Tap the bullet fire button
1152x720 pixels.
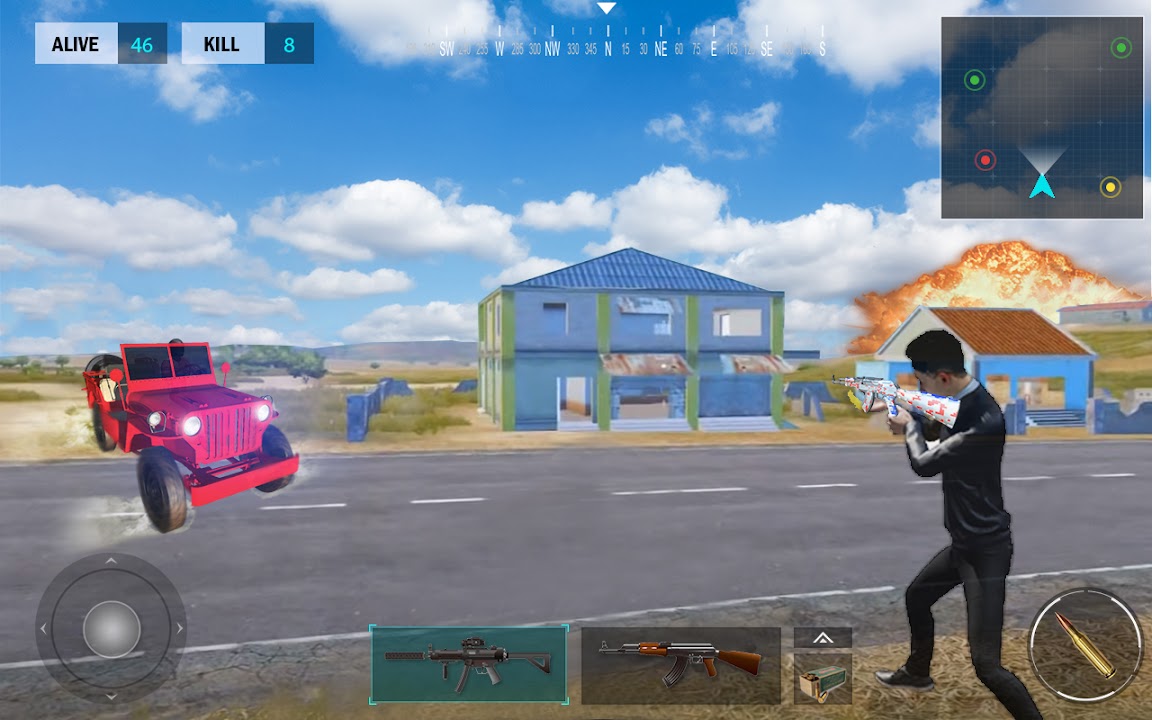(x=1085, y=645)
